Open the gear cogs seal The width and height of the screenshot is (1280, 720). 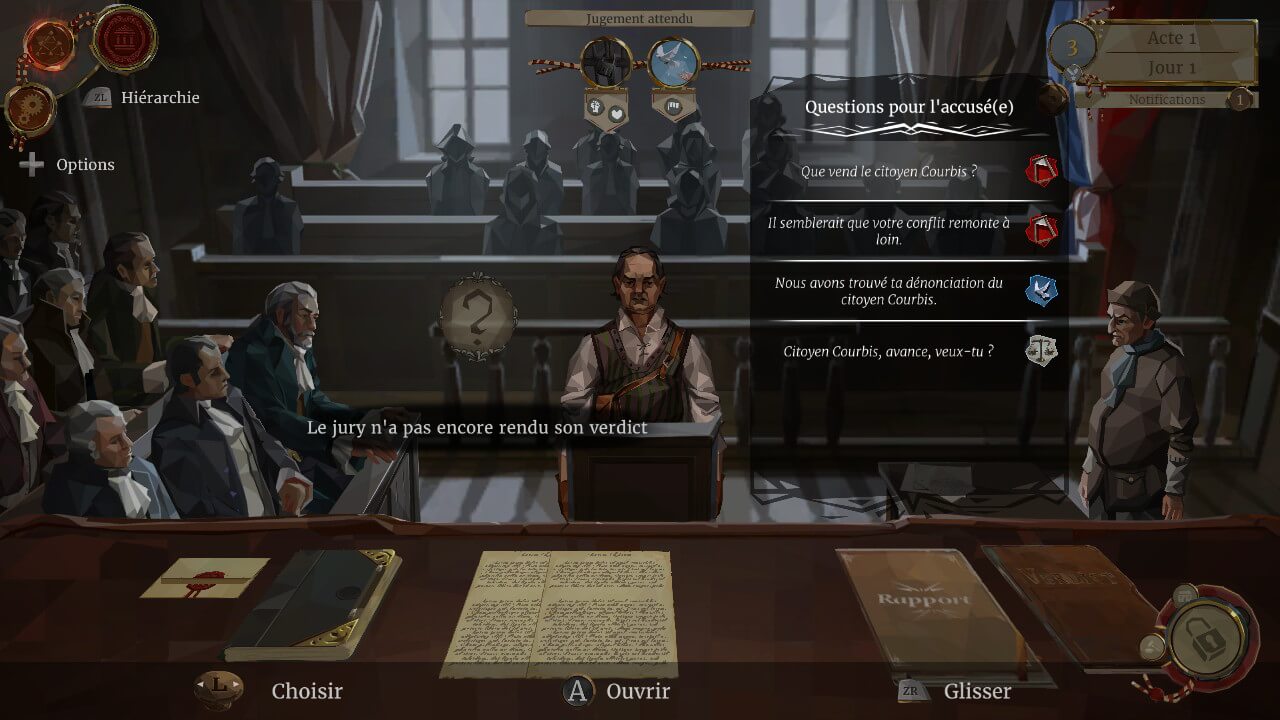tap(29, 108)
